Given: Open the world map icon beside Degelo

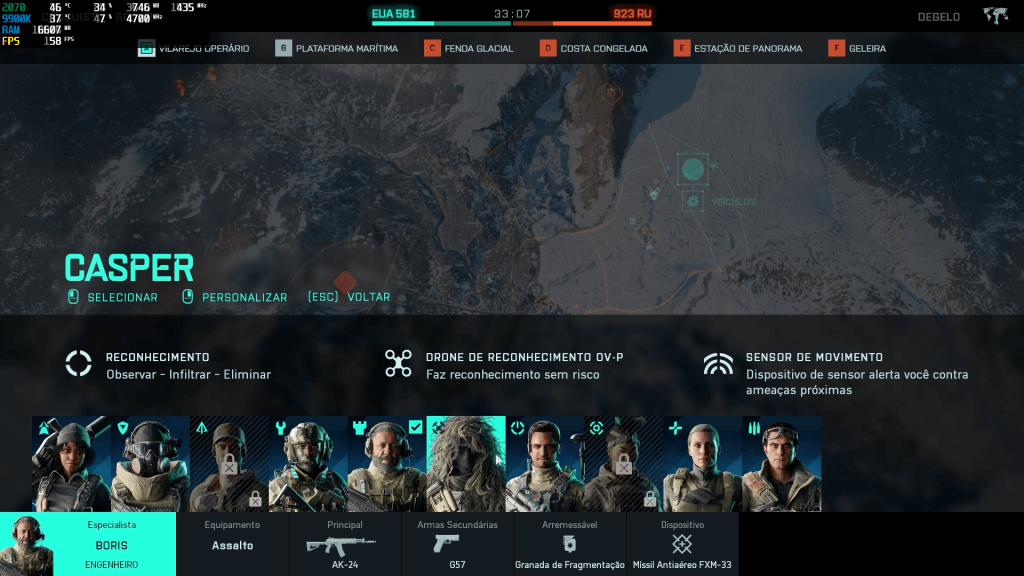Looking at the screenshot, I should pos(994,16).
